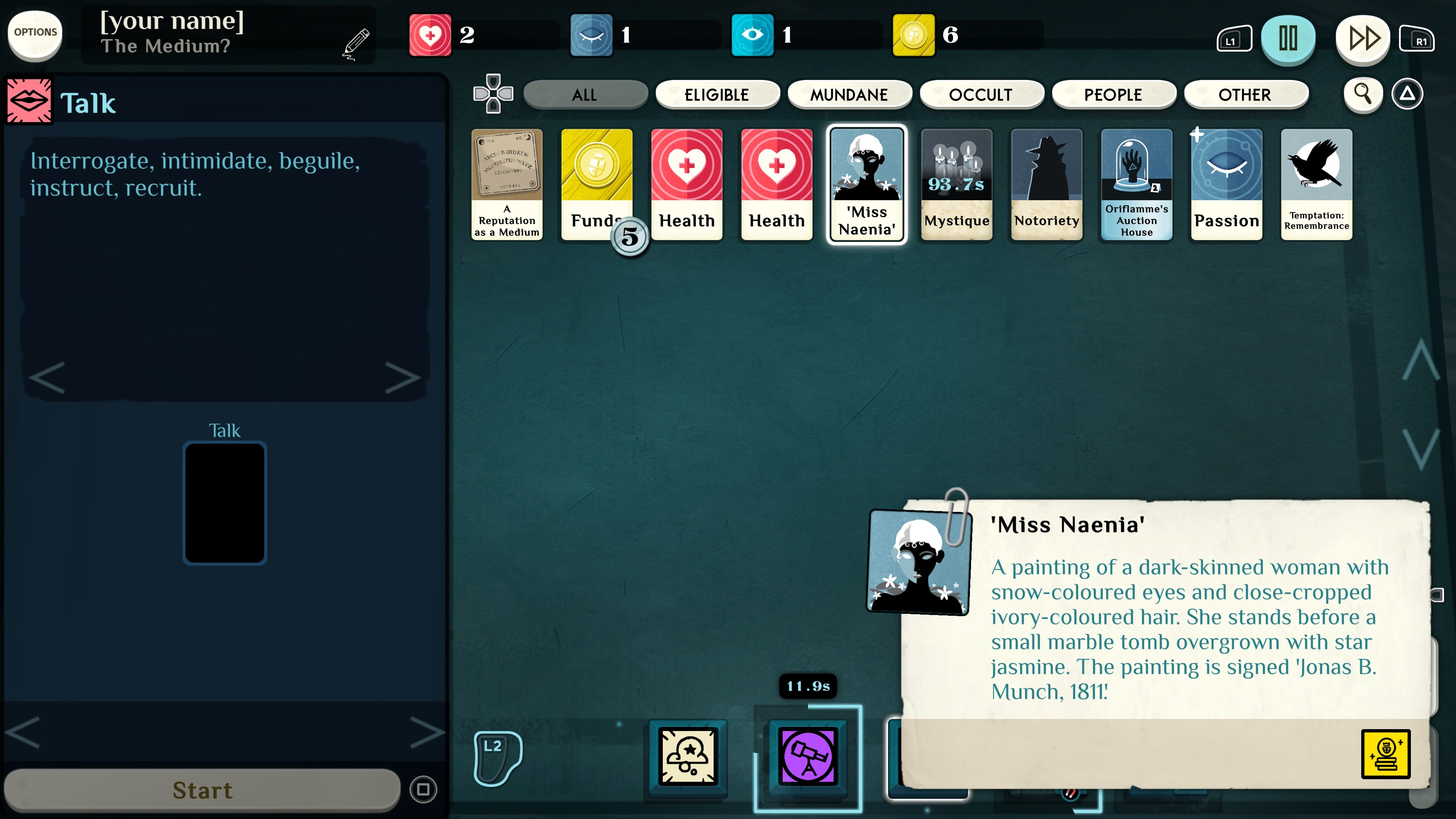Click the left chevron in the Talk panel

47,378
